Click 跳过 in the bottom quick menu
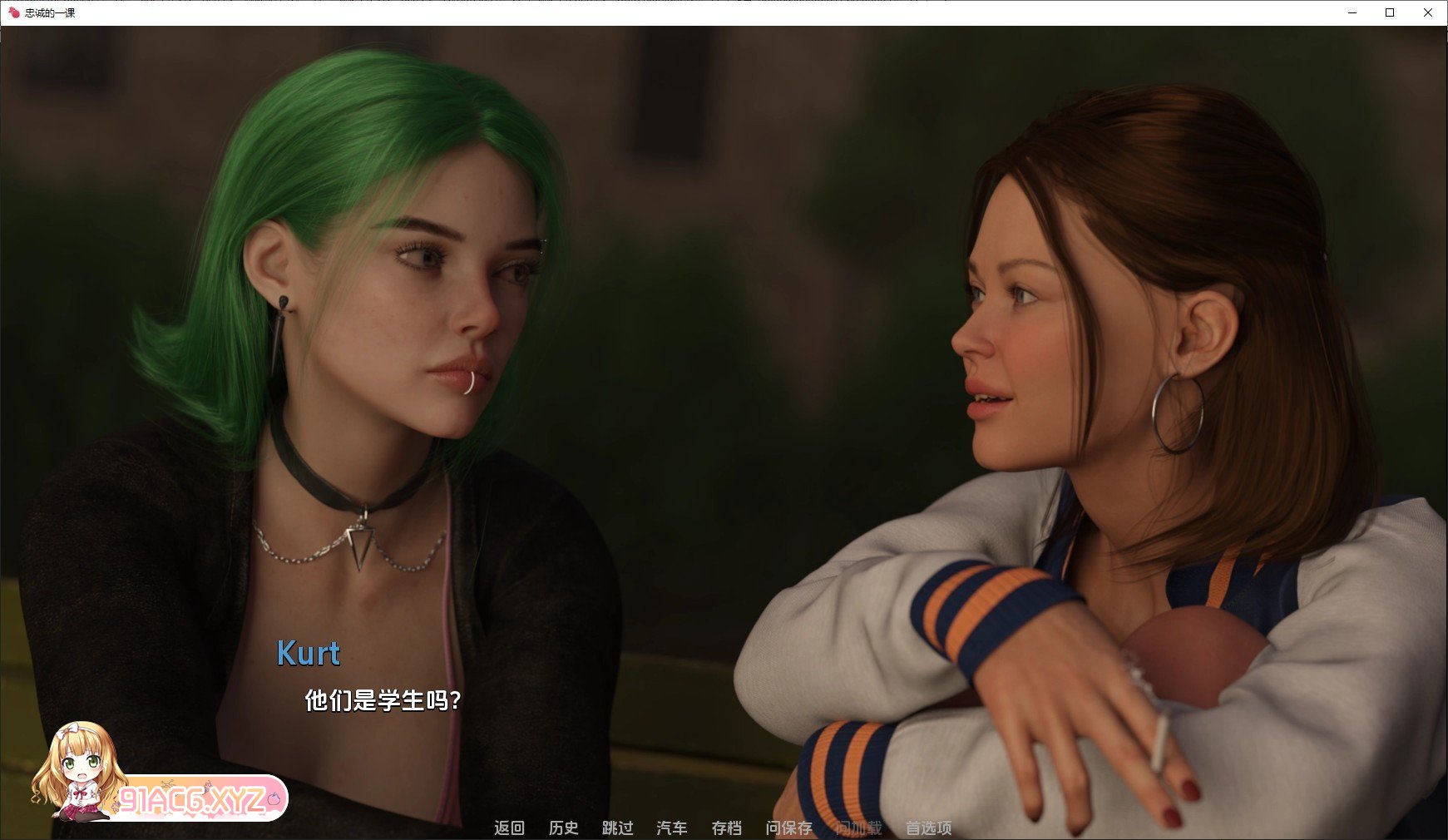 pos(616,828)
